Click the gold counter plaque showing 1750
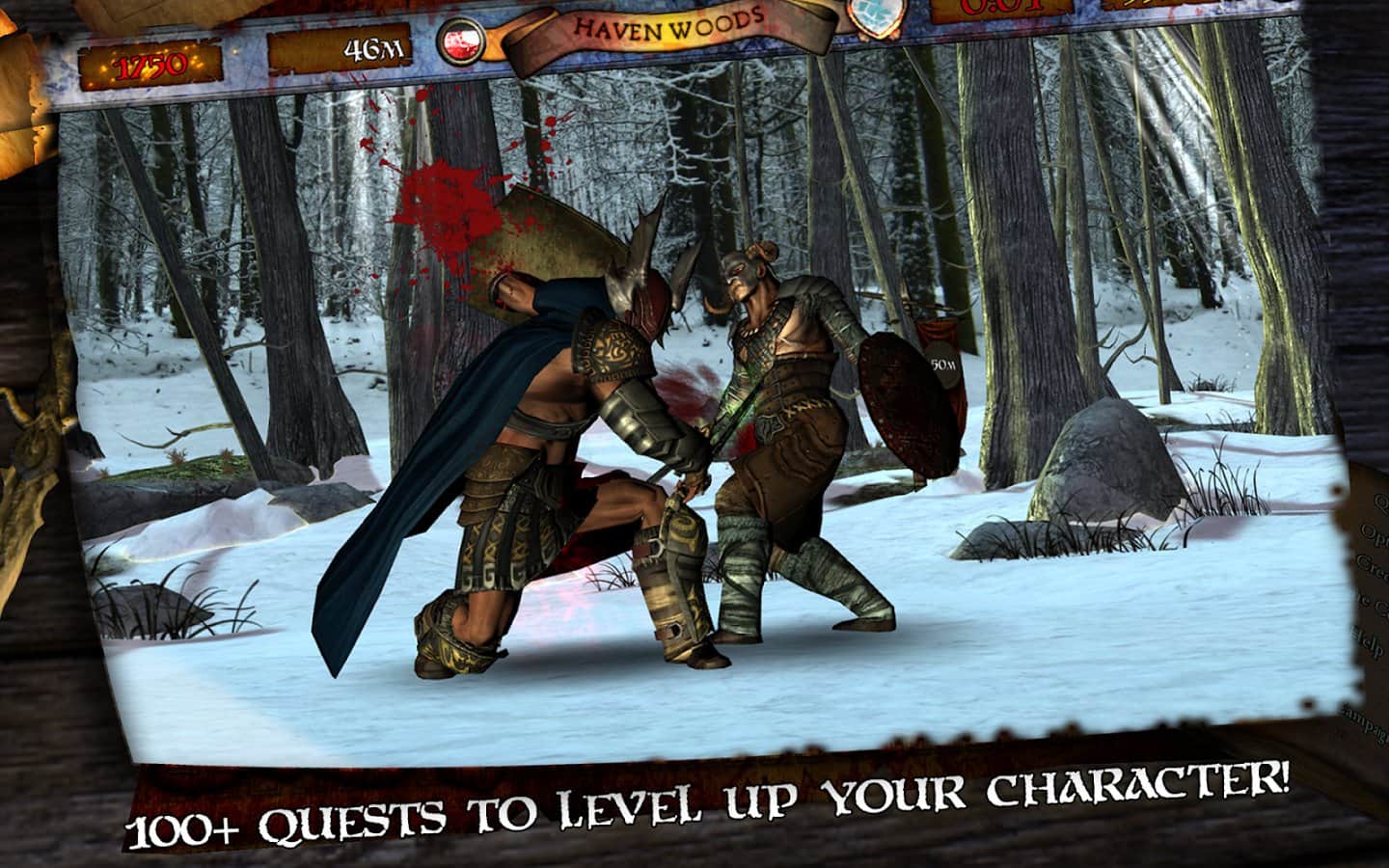 click(x=150, y=63)
